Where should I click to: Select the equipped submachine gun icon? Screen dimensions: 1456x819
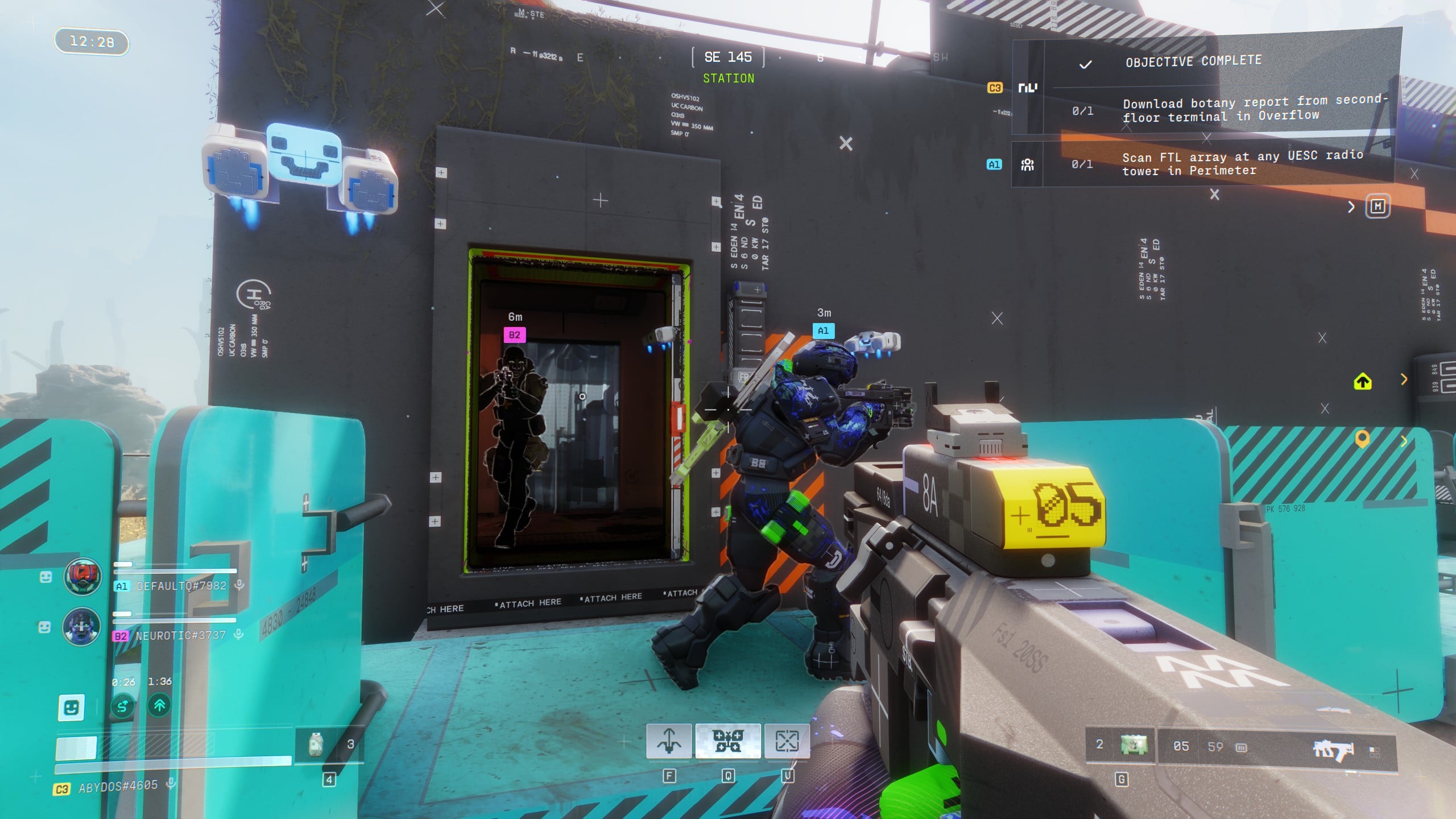click(1333, 750)
